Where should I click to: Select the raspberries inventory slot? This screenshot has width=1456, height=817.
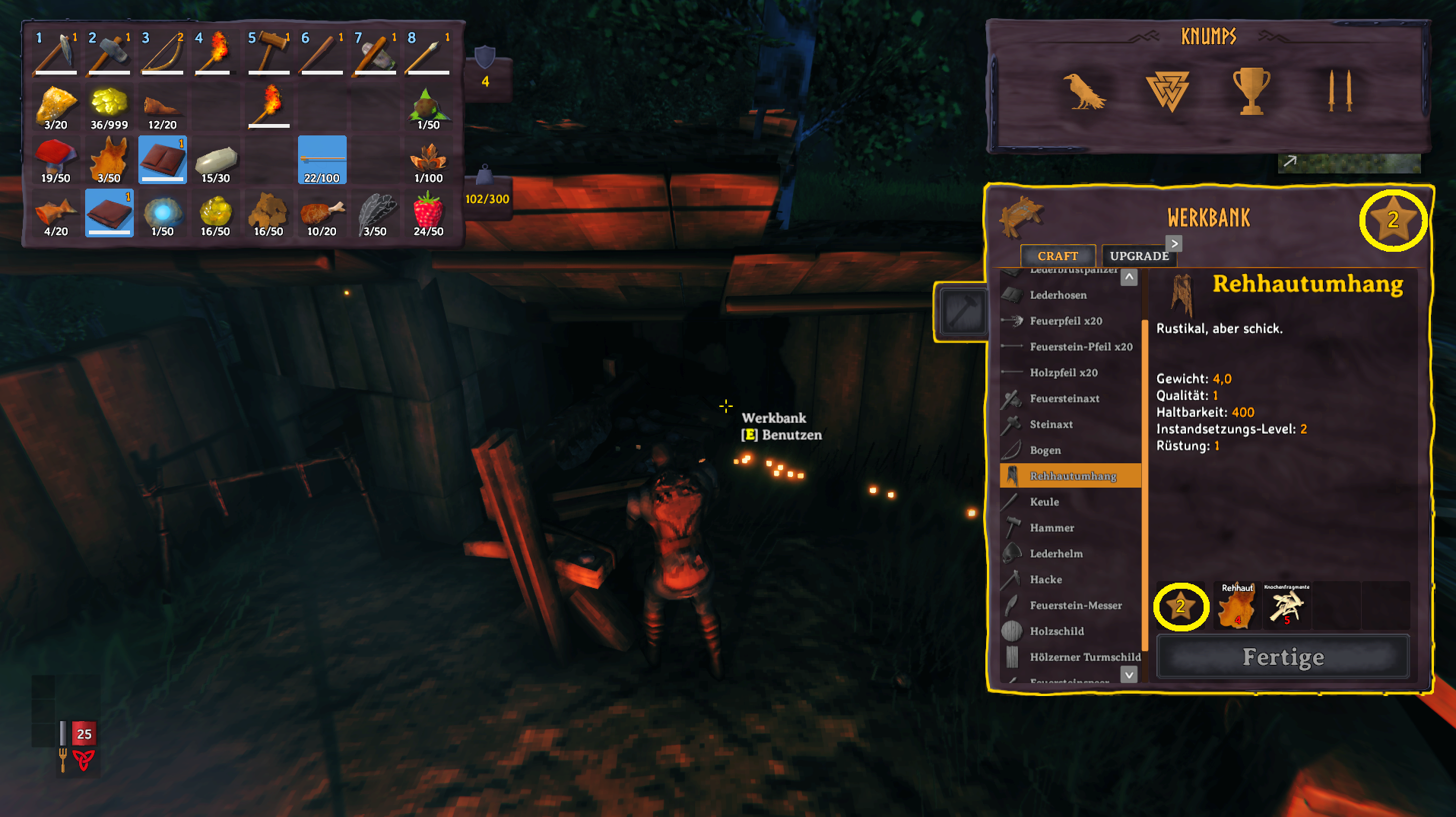pos(428,214)
